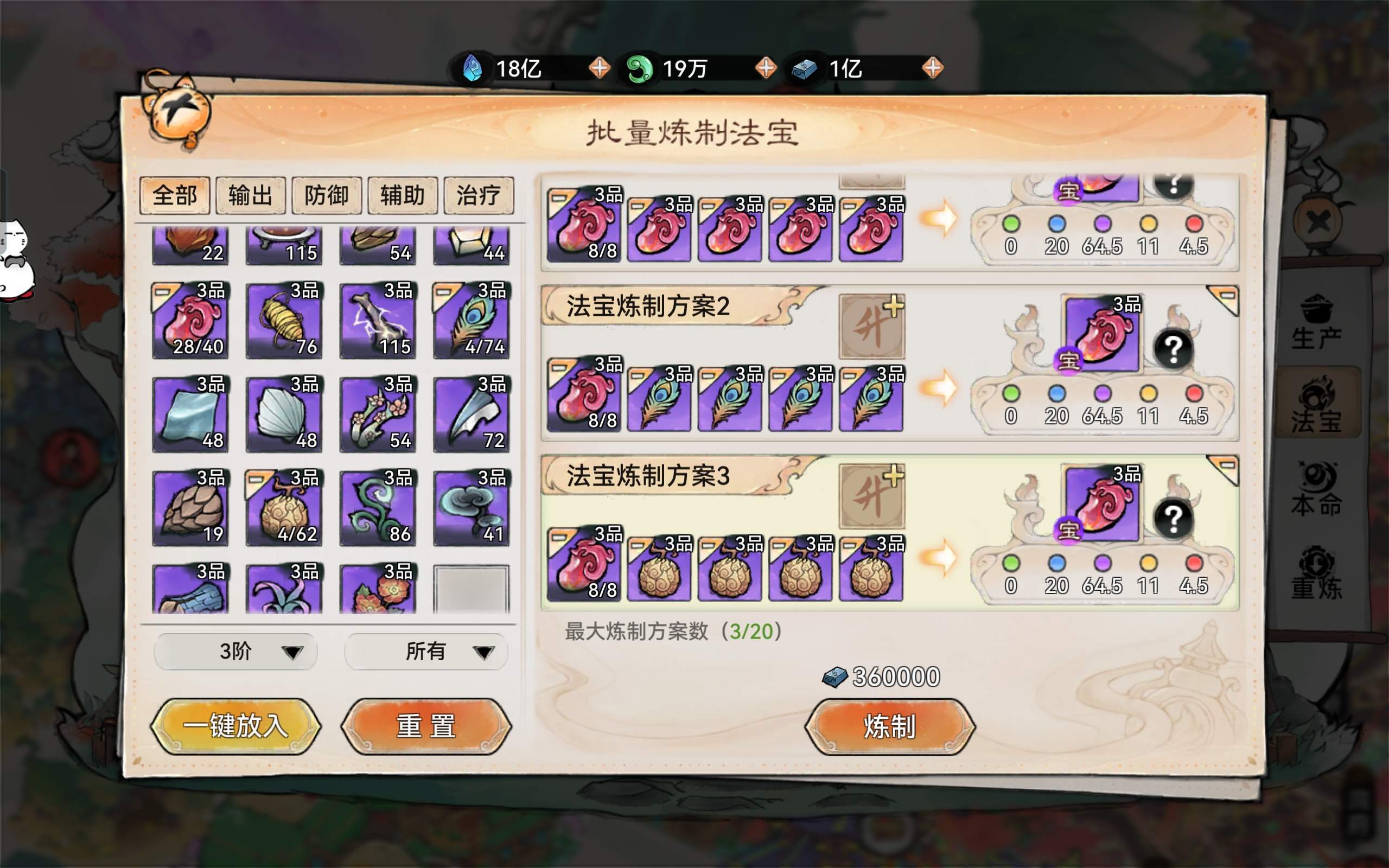Click the 炼制 crafting button

click(x=888, y=725)
